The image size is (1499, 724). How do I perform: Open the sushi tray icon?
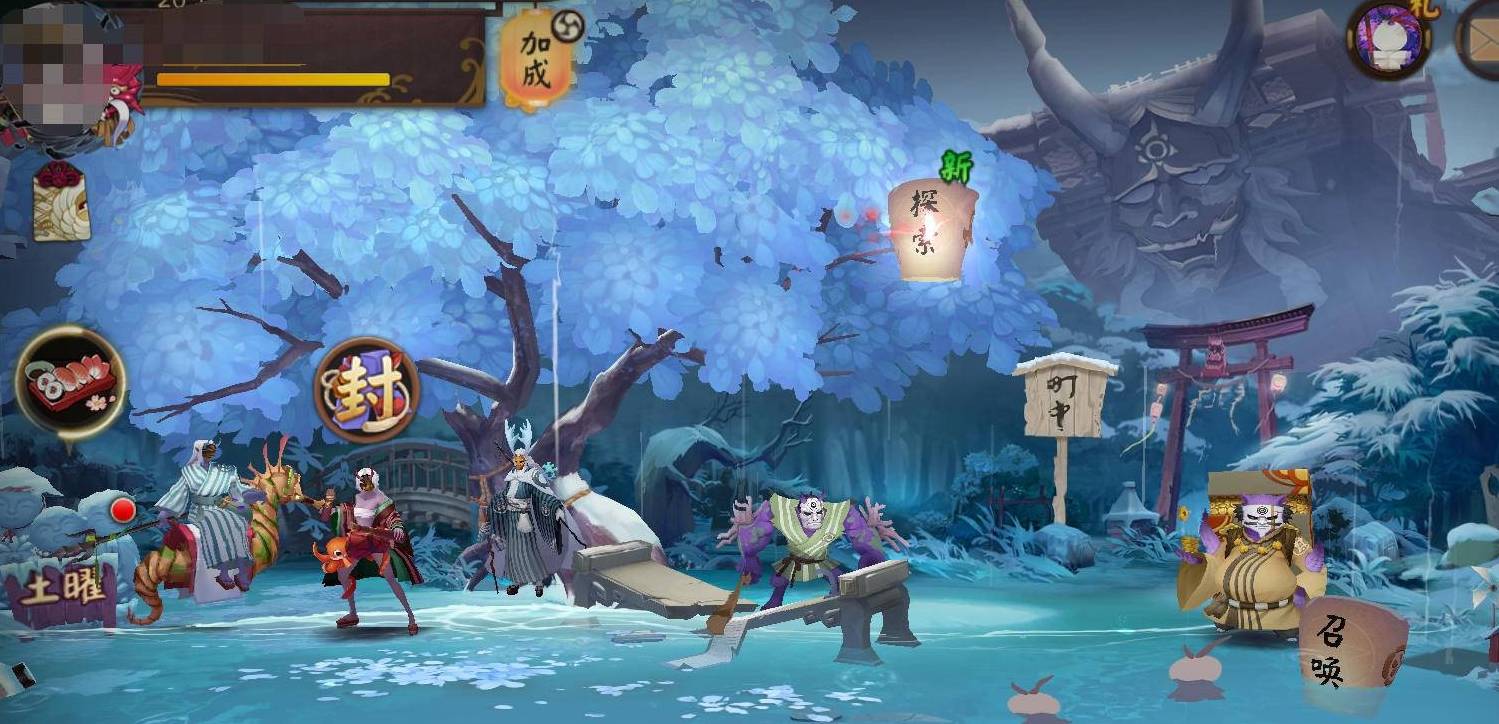point(70,384)
